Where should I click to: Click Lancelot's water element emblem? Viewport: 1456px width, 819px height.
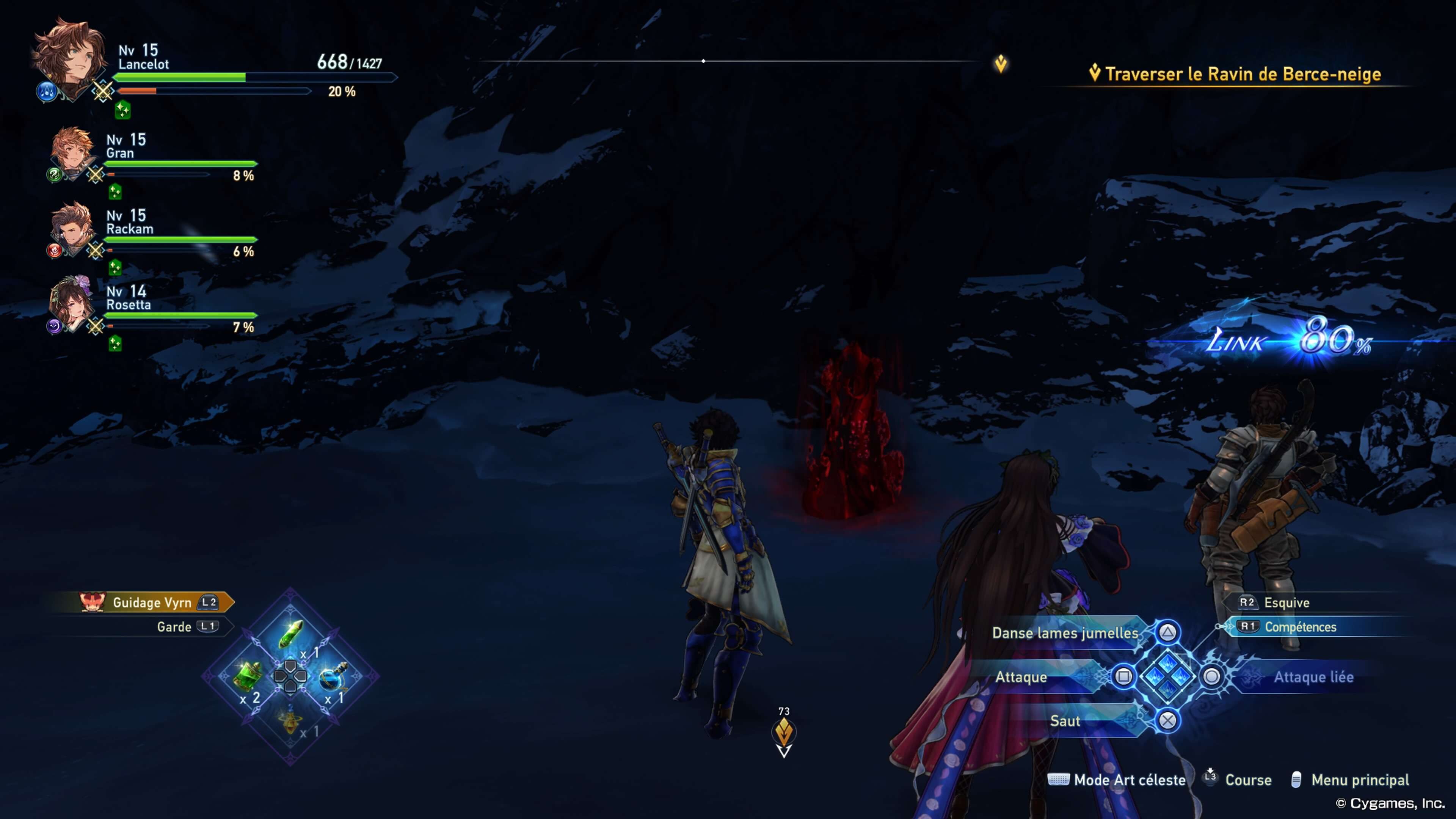coord(47,92)
